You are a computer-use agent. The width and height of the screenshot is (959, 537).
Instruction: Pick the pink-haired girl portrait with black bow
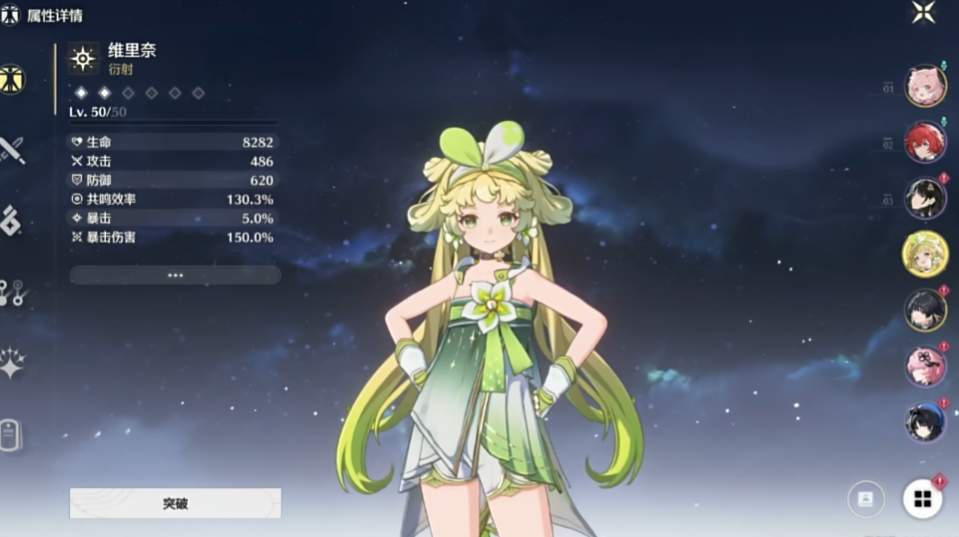click(925, 366)
